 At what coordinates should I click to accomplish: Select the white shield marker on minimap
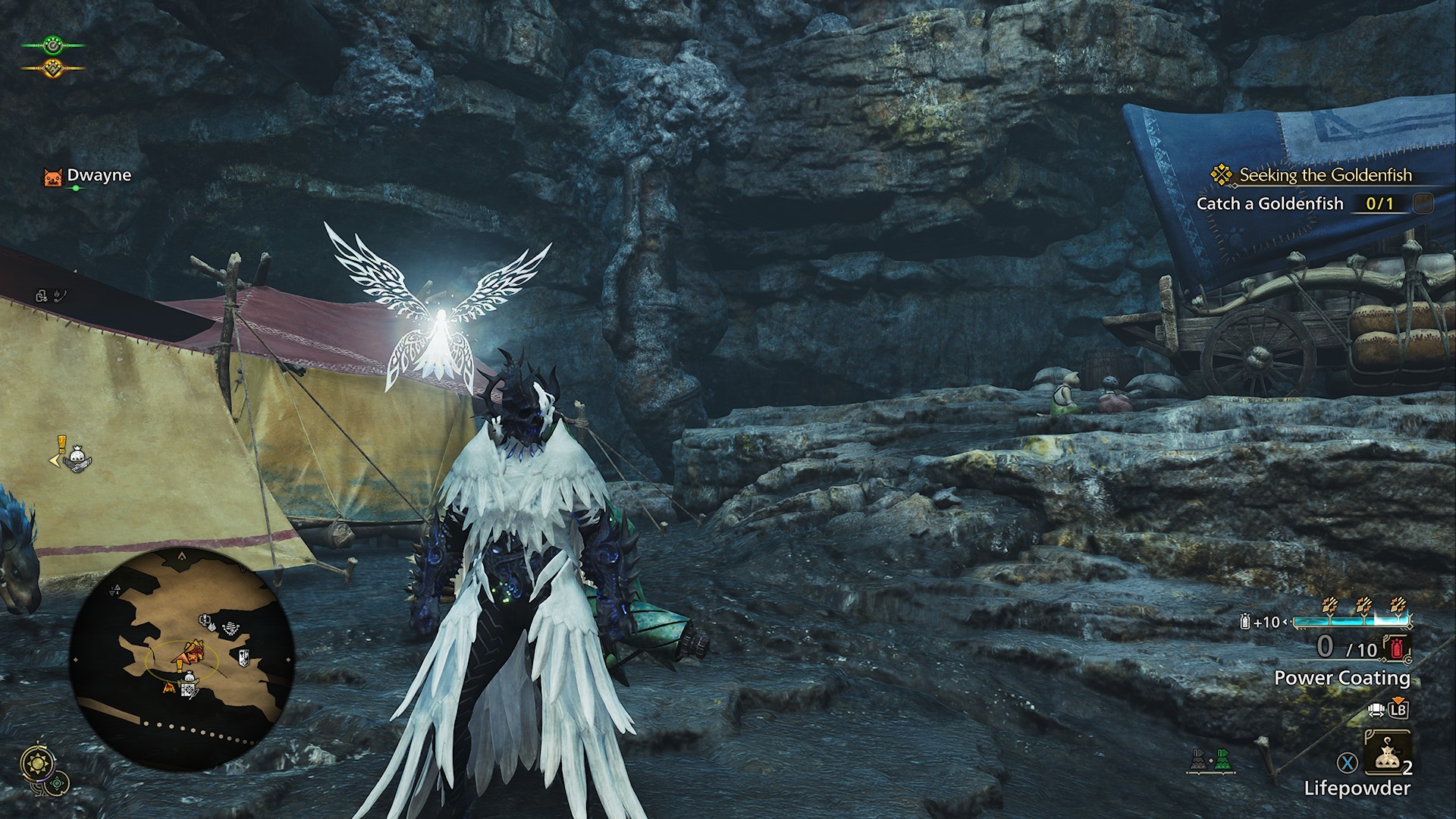tap(245, 657)
